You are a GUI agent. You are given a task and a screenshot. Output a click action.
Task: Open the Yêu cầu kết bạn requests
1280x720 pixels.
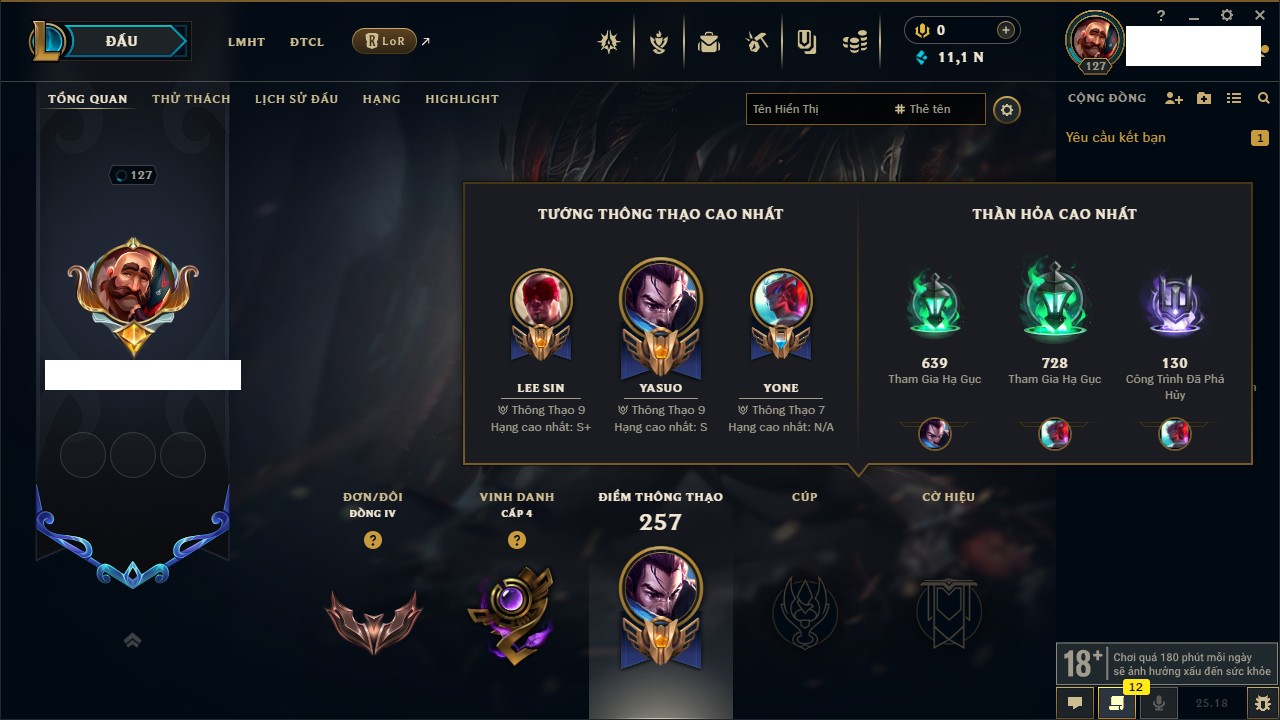pyautogui.click(x=1116, y=137)
